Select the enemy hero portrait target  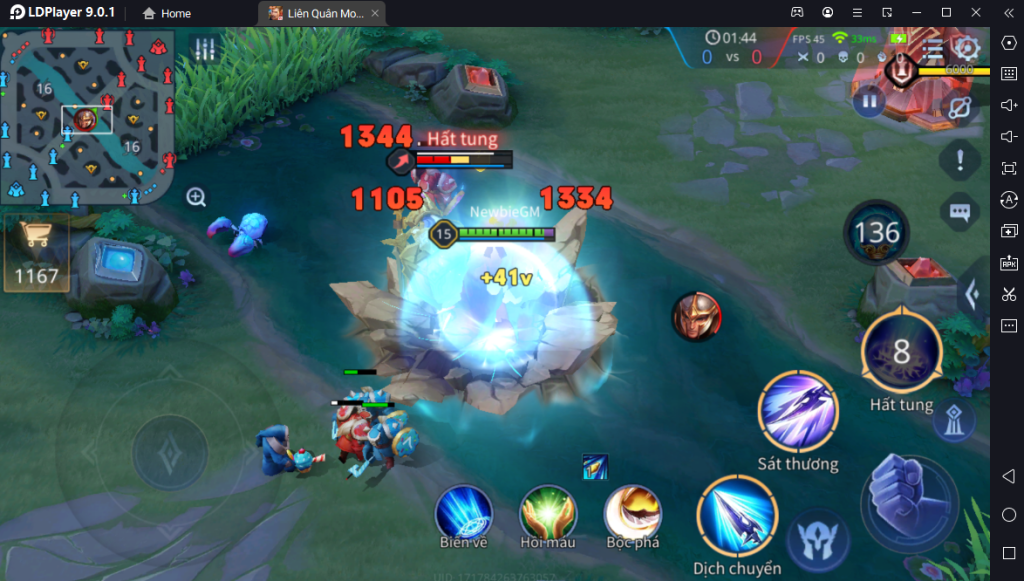696,317
